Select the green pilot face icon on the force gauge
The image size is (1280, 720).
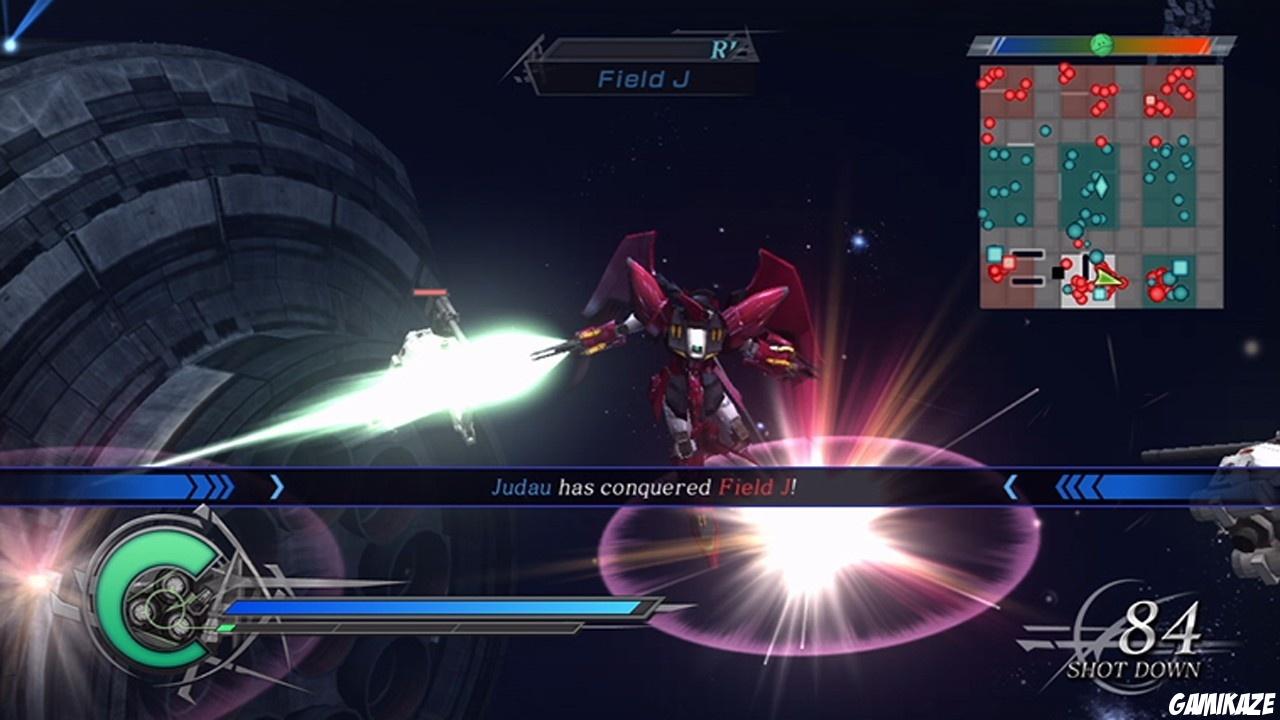coord(1100,44)
